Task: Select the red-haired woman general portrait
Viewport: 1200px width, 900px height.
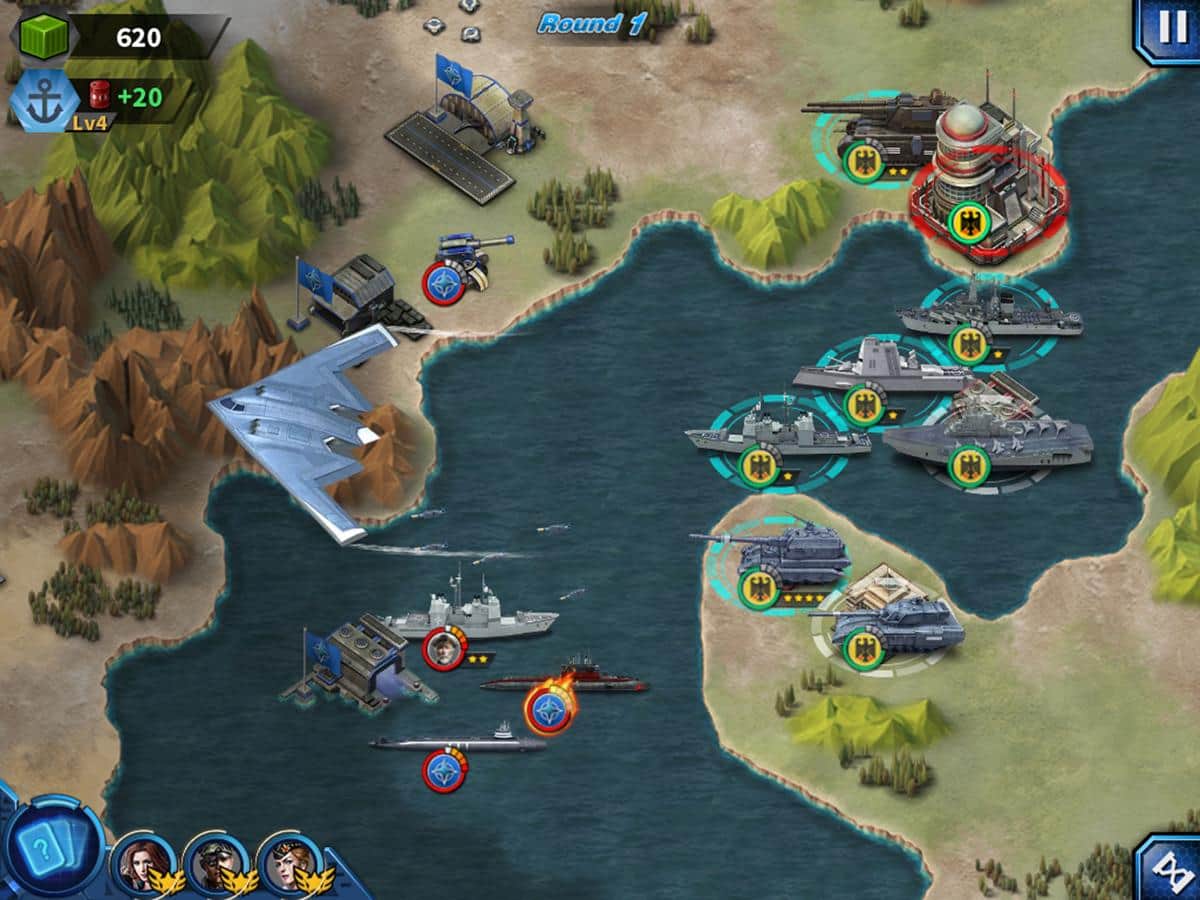Action: 142,862
